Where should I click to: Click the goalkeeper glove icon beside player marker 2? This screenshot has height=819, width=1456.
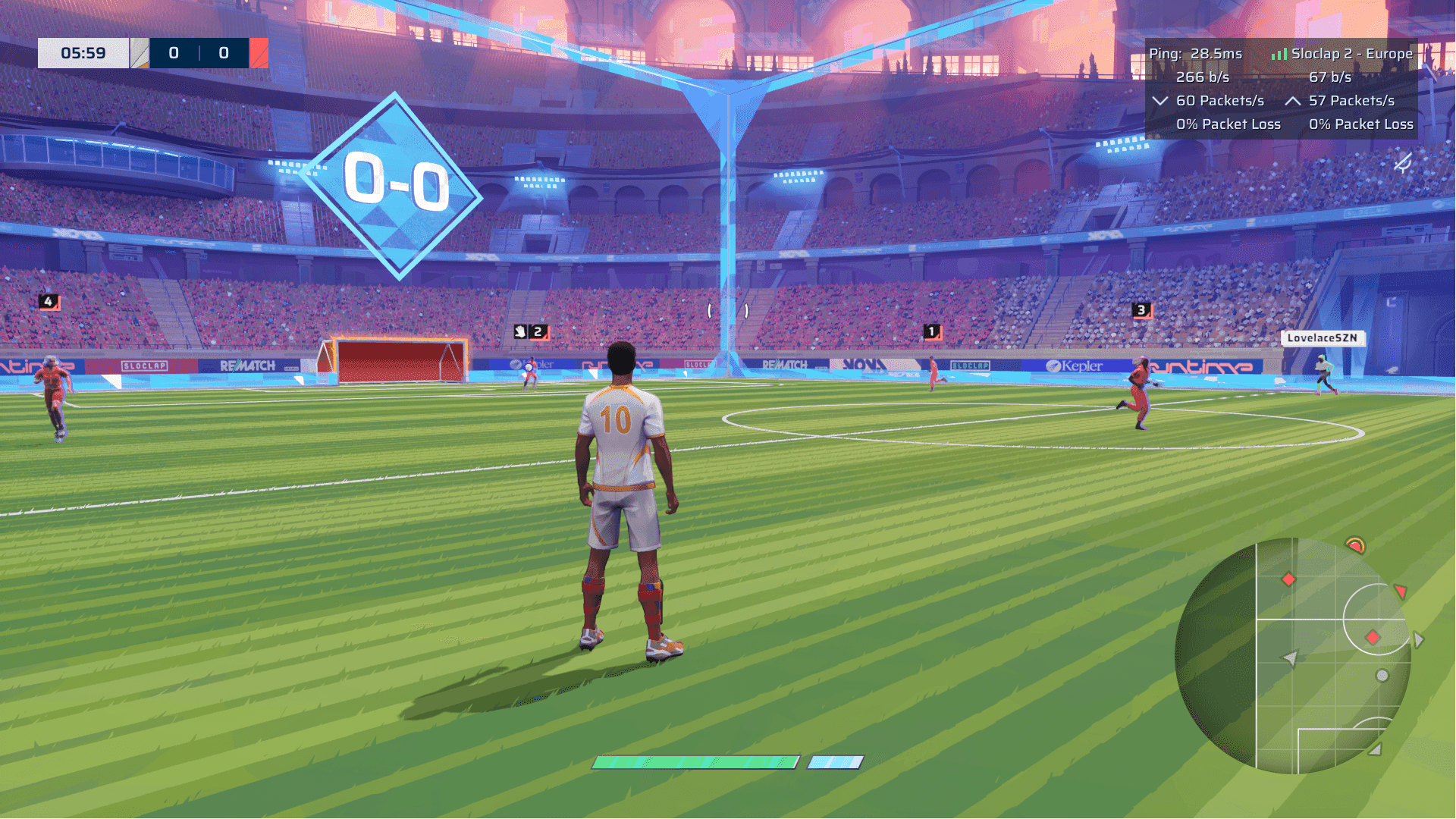(520, 331)
